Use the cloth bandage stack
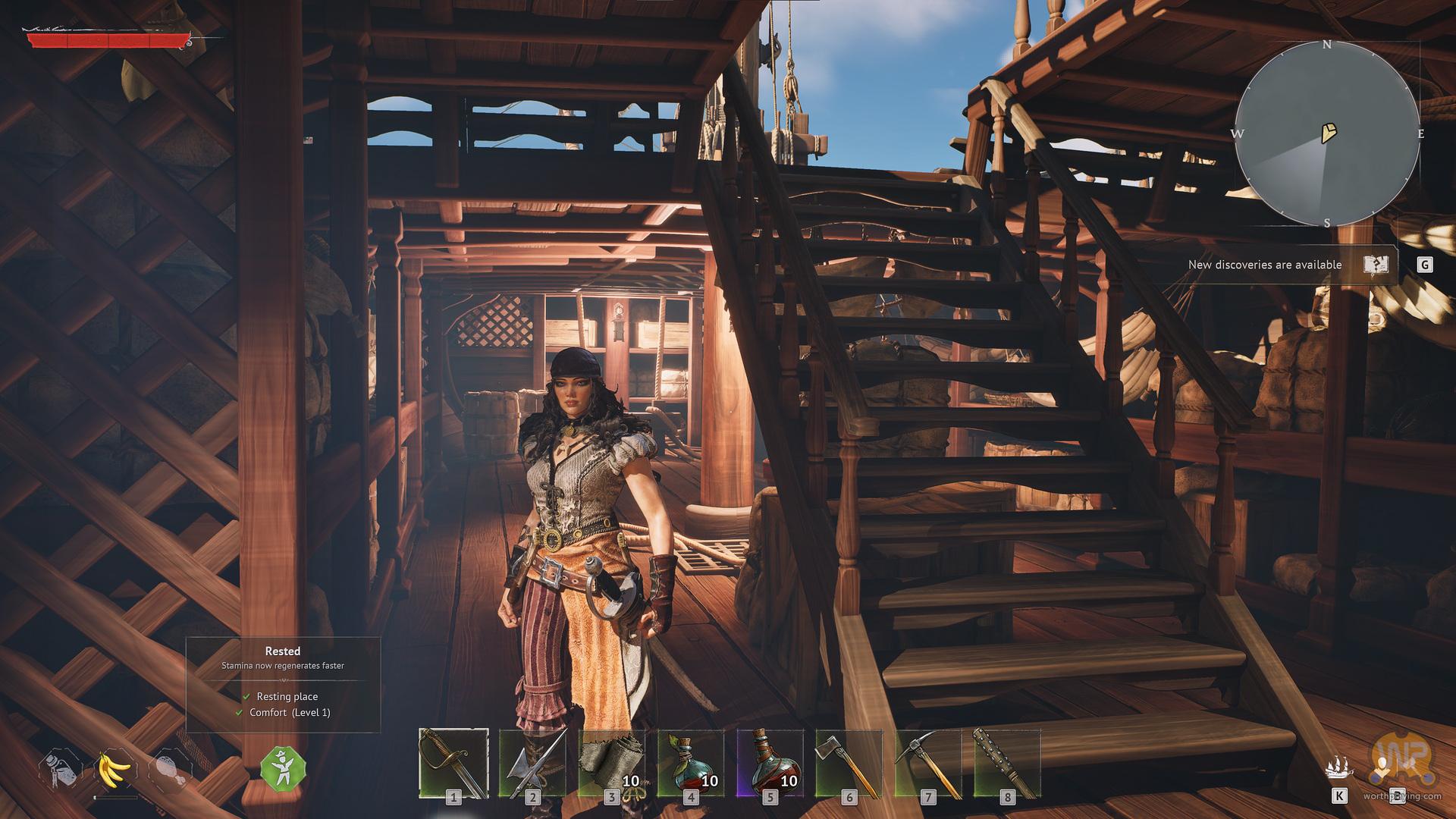This screenshot has width=1456, height=819. [611, 764]
